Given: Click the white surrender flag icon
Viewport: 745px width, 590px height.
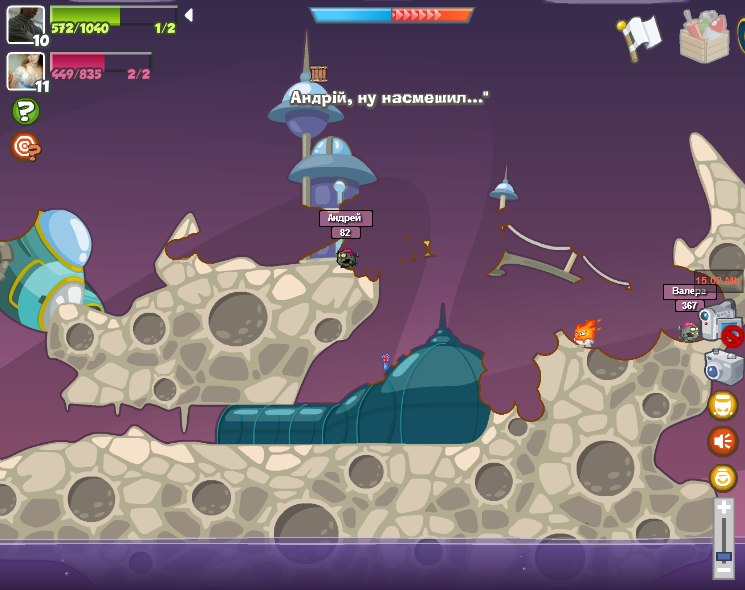Looking at the screenshot, I should (x=641, y=36).
